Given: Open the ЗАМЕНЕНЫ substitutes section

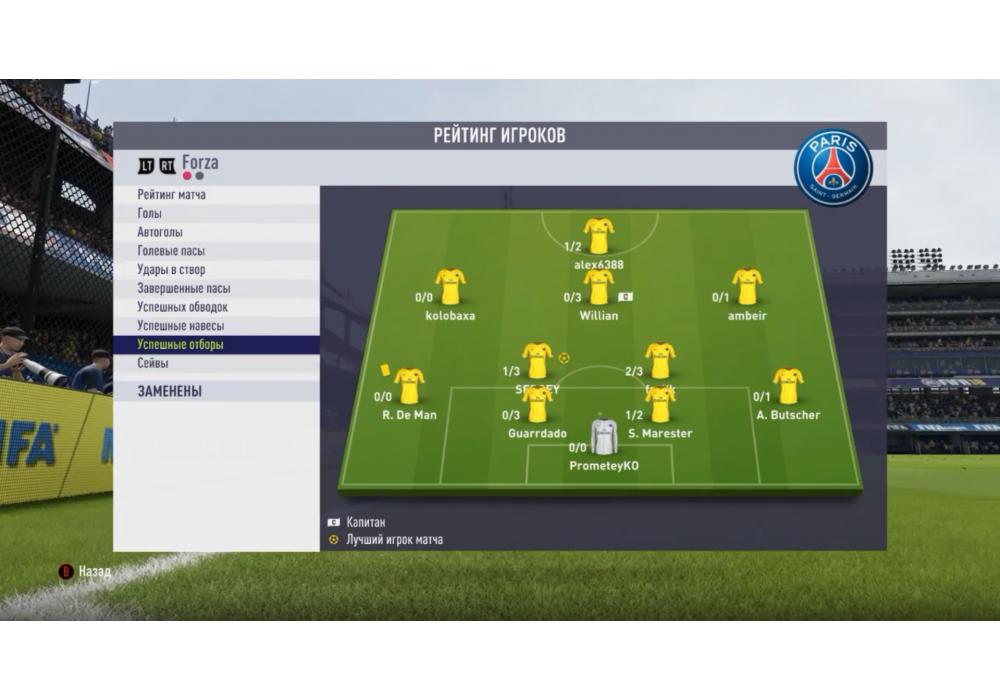Looking at the screenshot, I should point(170,392).
